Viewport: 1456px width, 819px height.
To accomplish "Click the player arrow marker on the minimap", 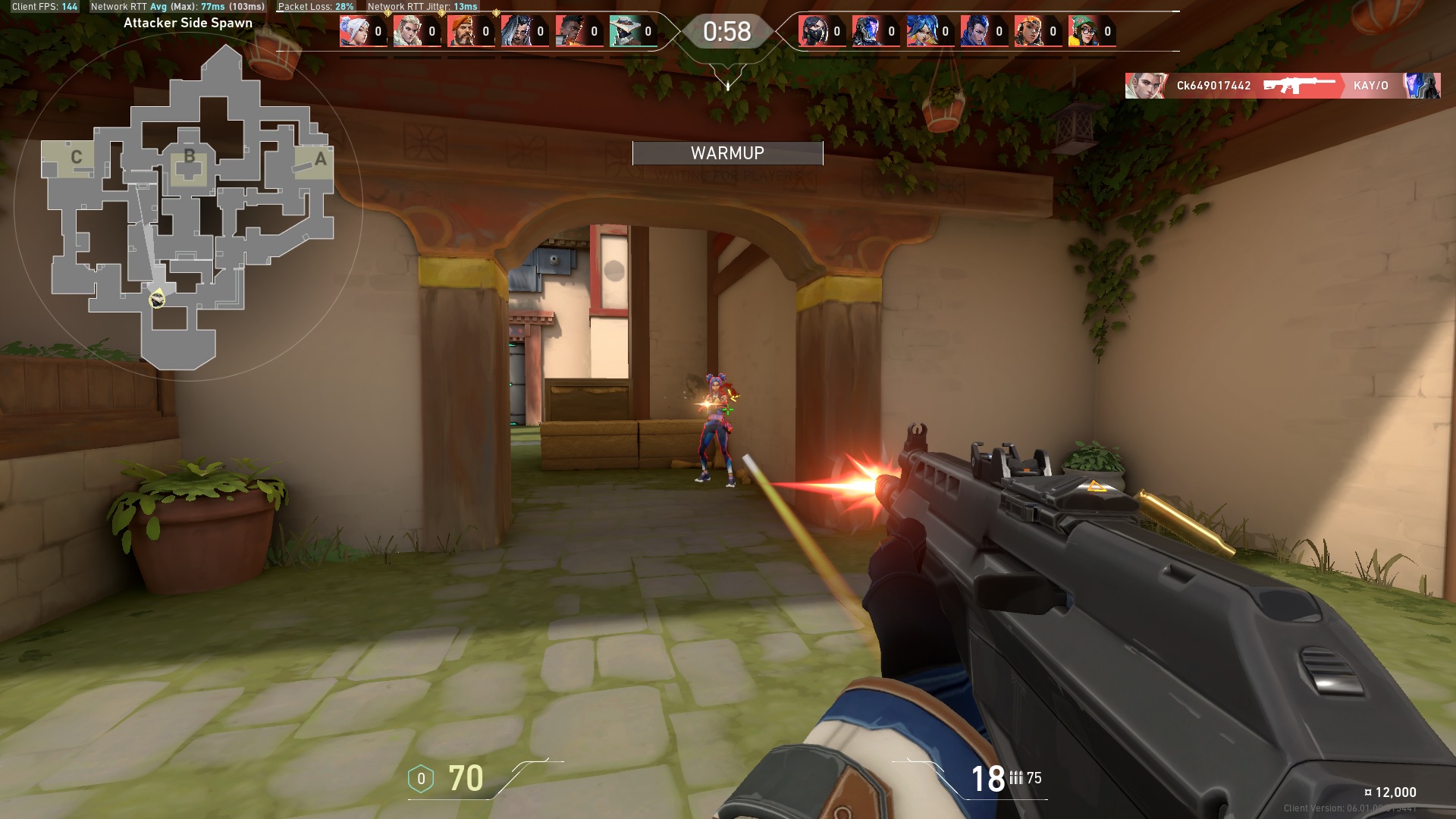I will (157, 299).
